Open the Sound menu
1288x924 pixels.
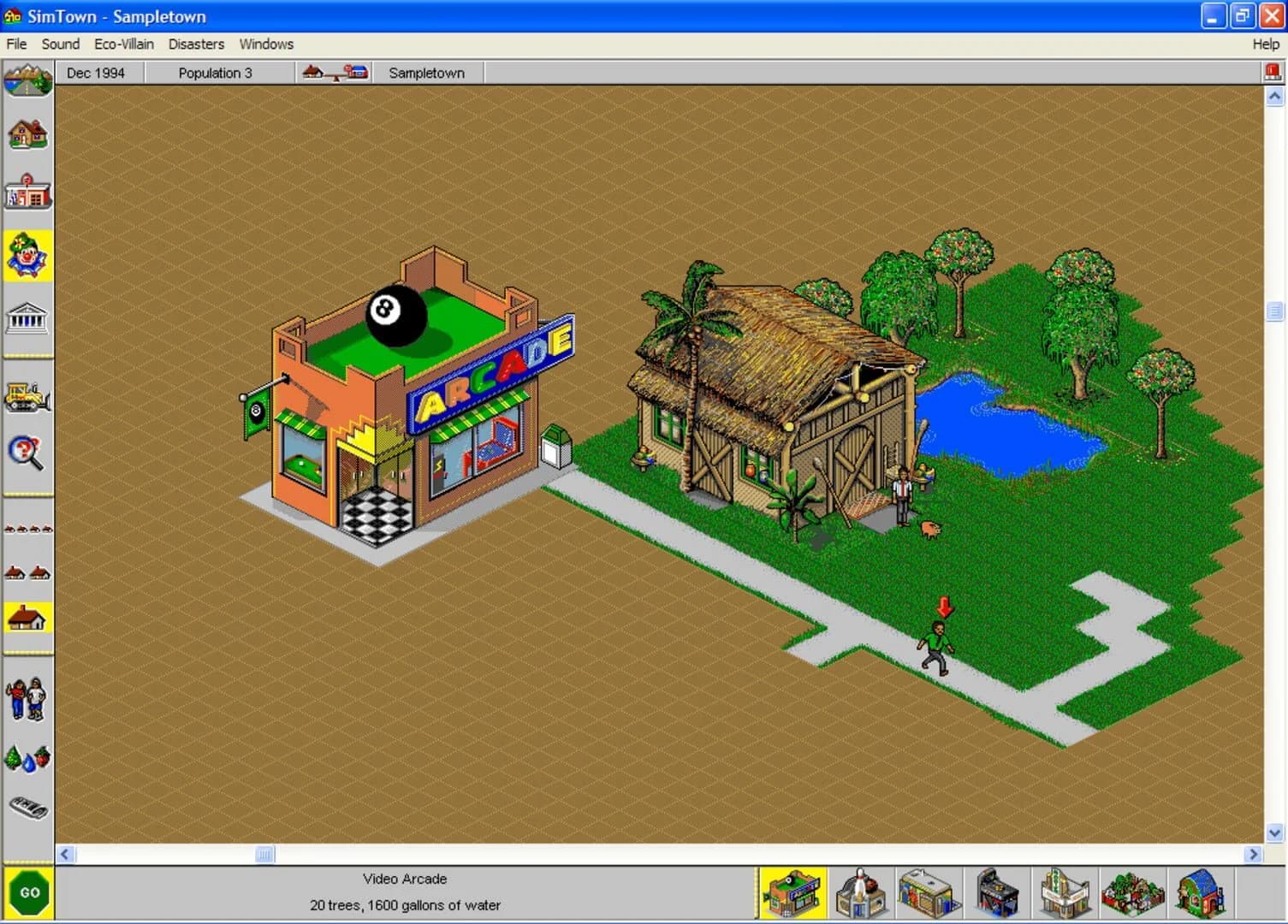[60, 44]
